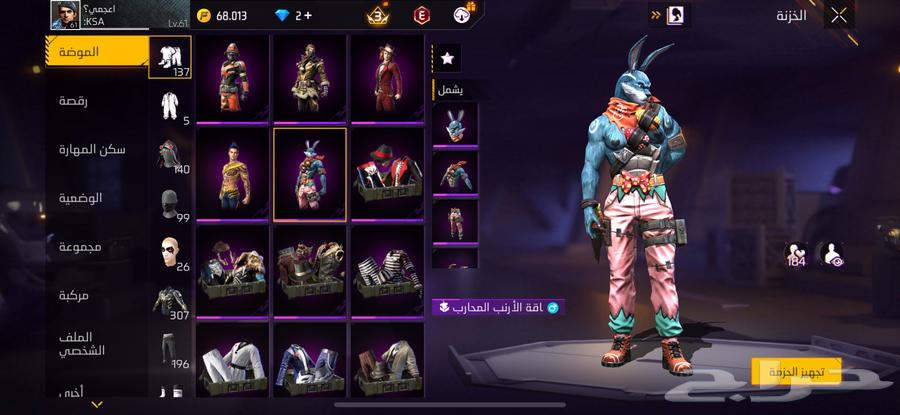Mark bundle as favorite with star icon
This screenshot has width=900, height=415.
447,59
